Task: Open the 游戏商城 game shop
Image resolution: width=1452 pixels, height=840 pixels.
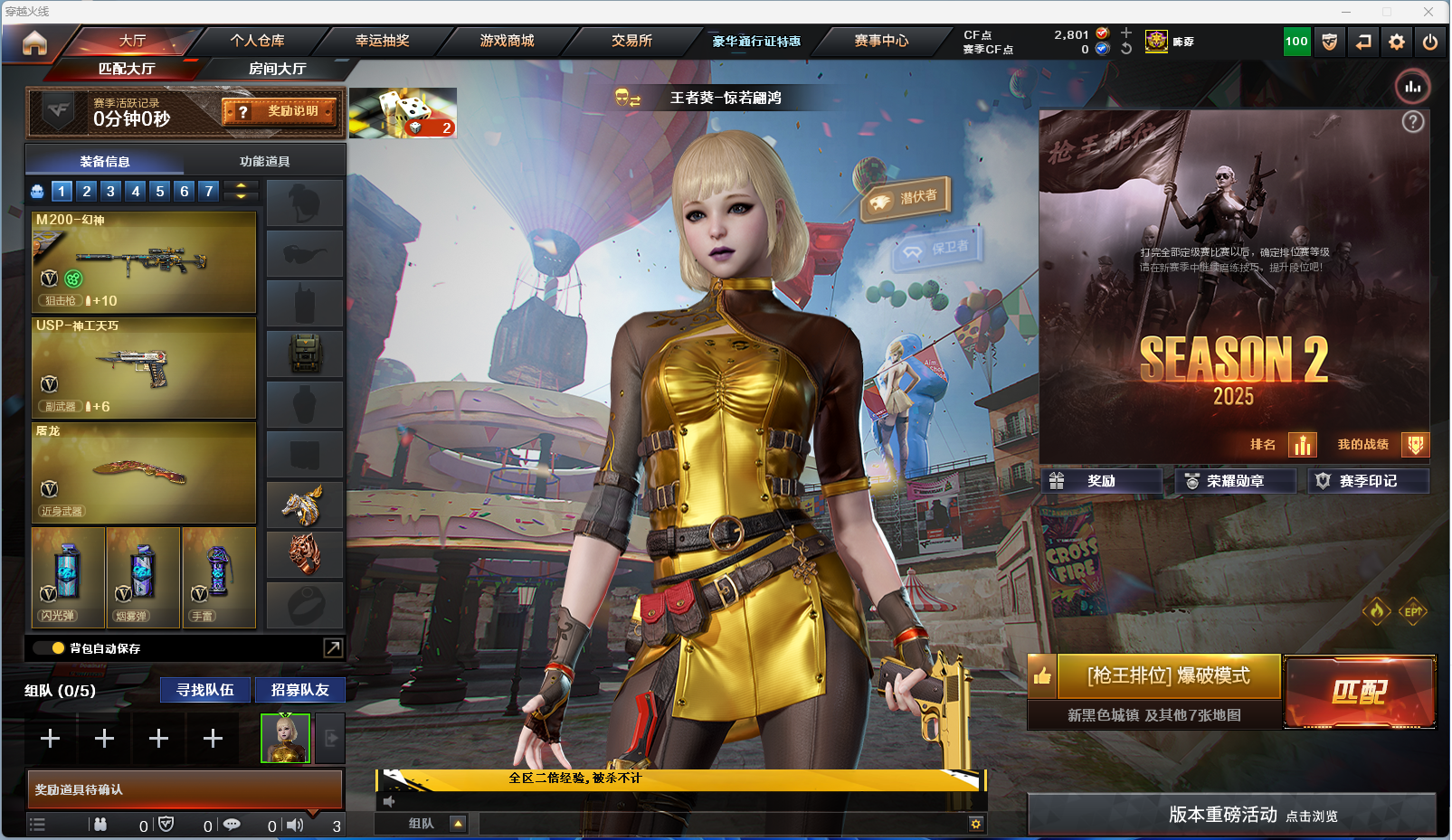Action: [507, 41]
